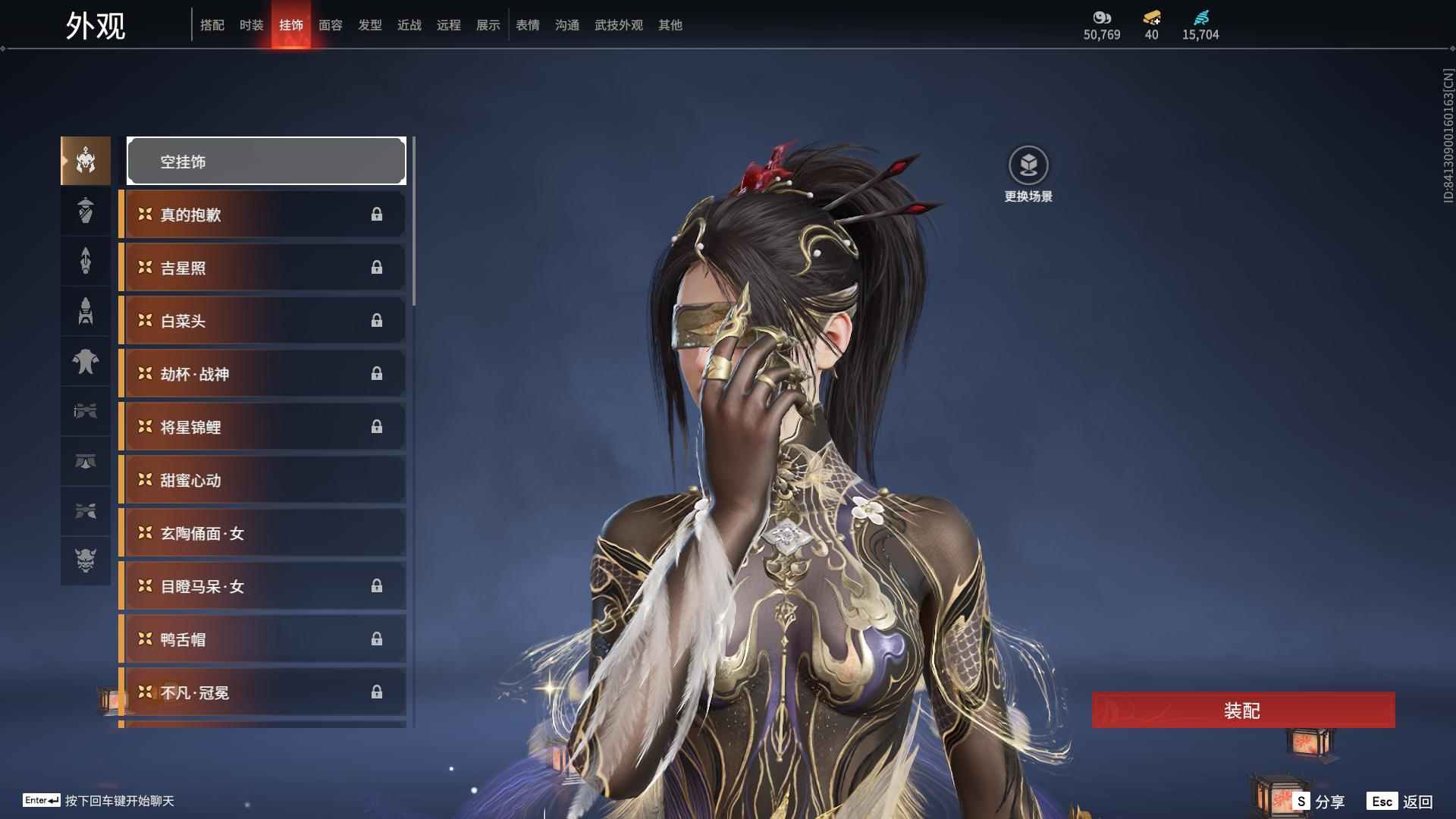
Task: Open the 搭配 tab
Action: click(x=212, y=25)
